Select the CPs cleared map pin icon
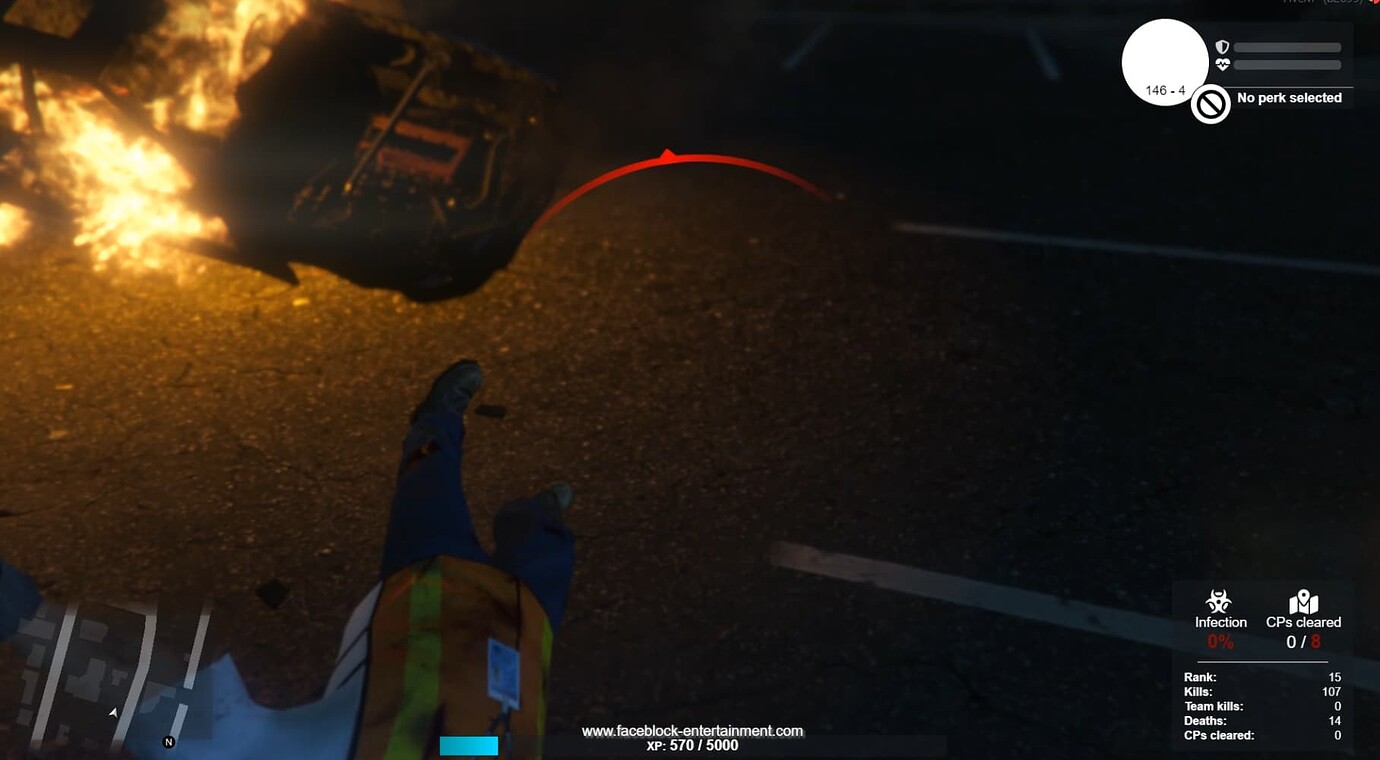 [1304, 600]
